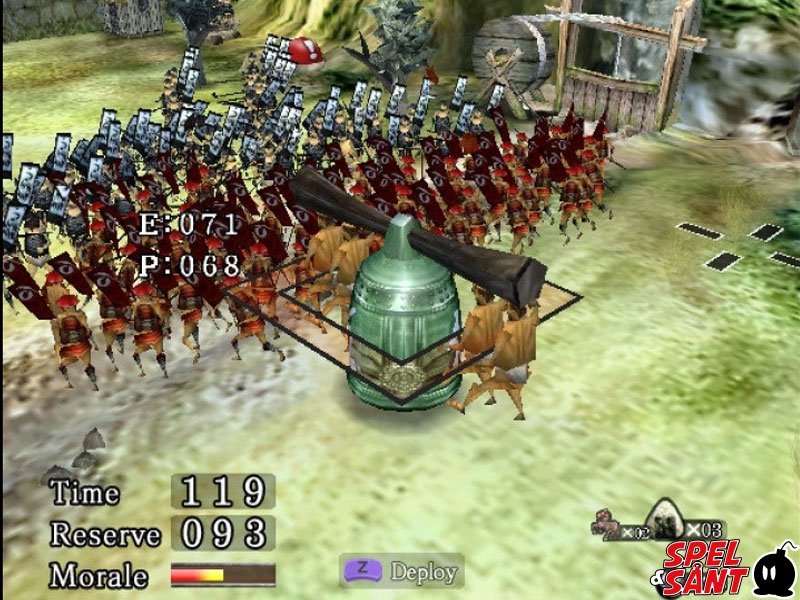The height and width of the screenshot is (600, 800).
Task: Click the red exclamation alert marker
Action: point(306,50)
